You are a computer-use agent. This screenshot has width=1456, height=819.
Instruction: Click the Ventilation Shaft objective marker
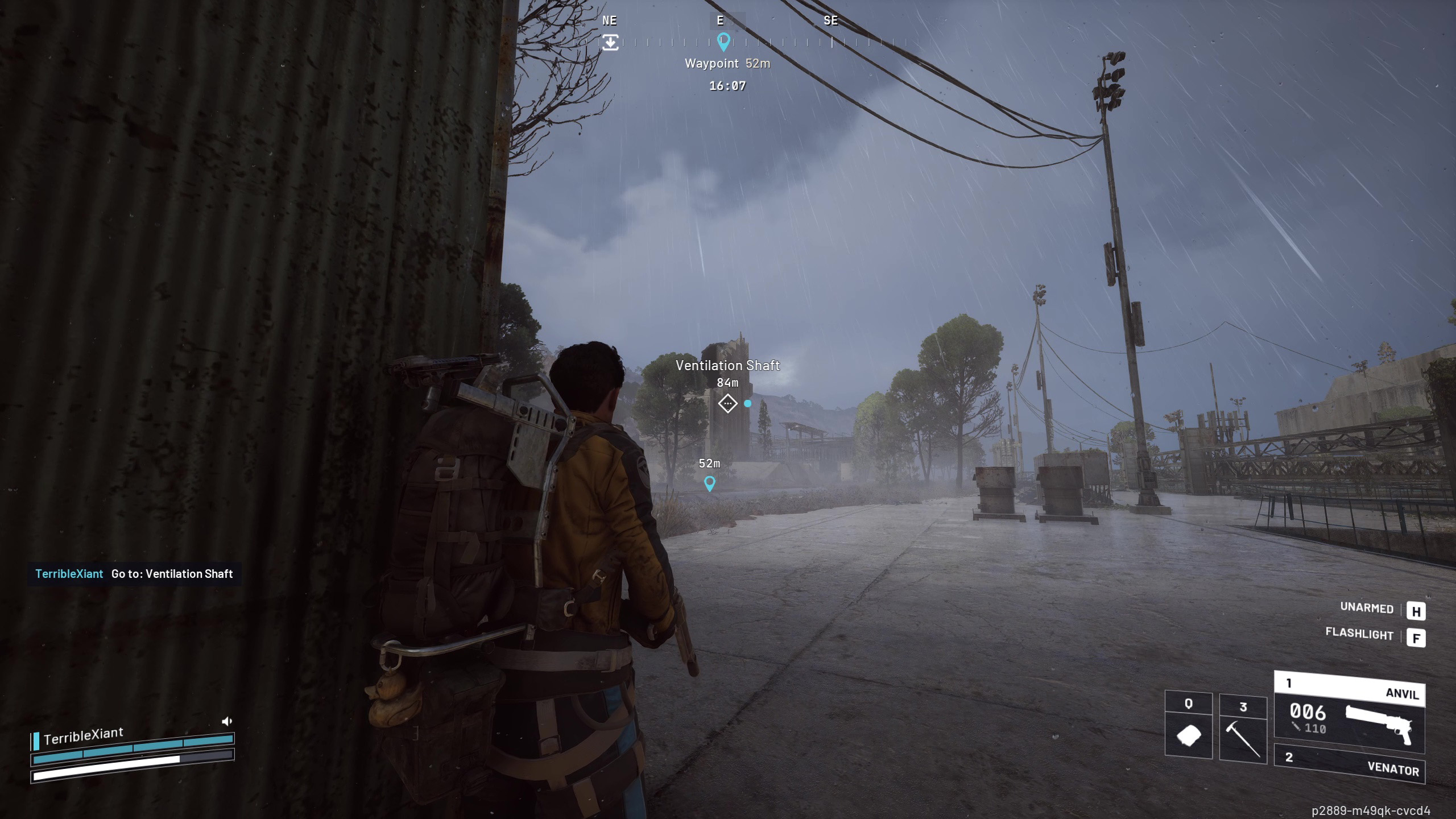[727, 404]
